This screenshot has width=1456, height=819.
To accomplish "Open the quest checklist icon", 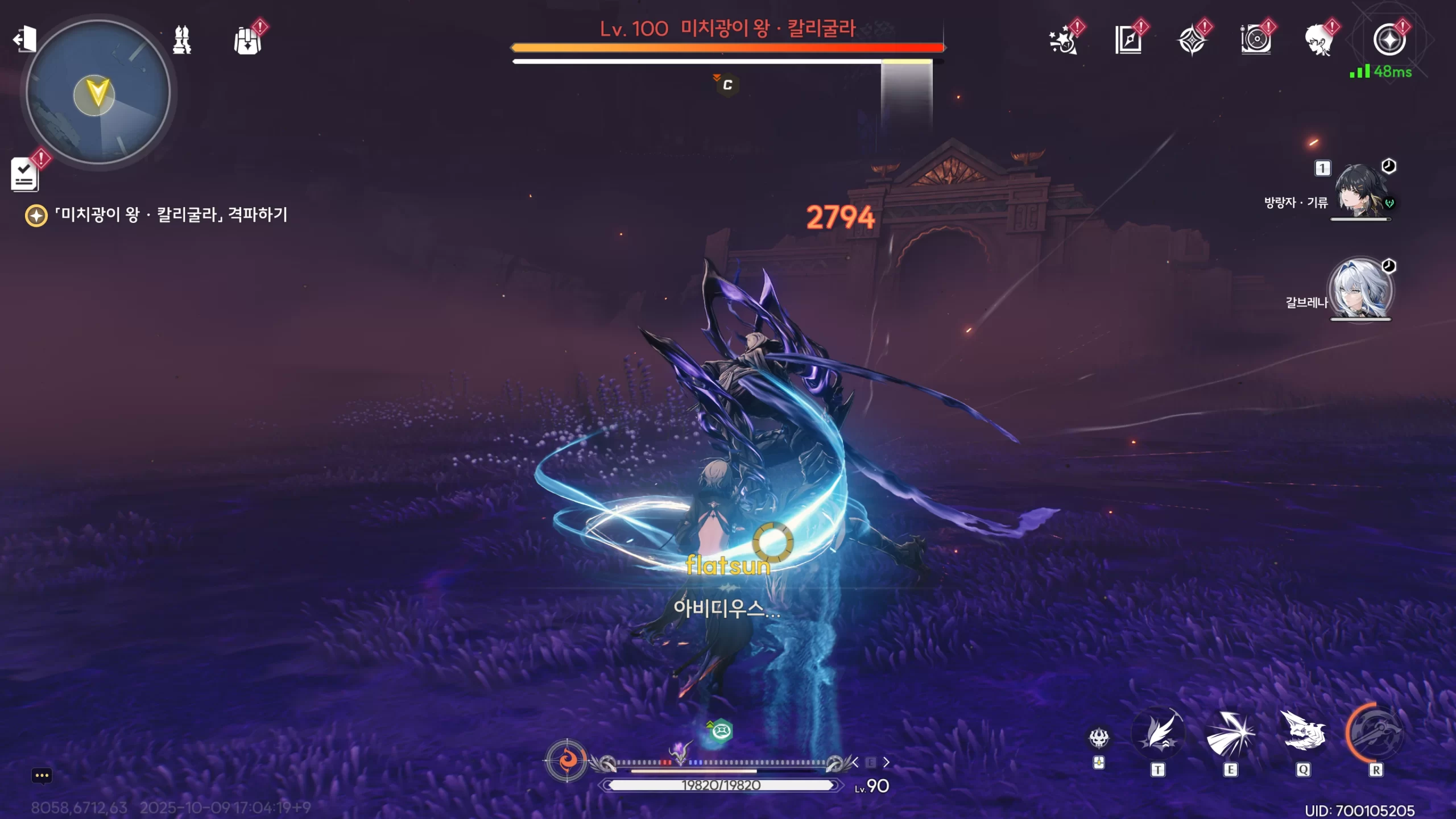I will pos(24,173).
